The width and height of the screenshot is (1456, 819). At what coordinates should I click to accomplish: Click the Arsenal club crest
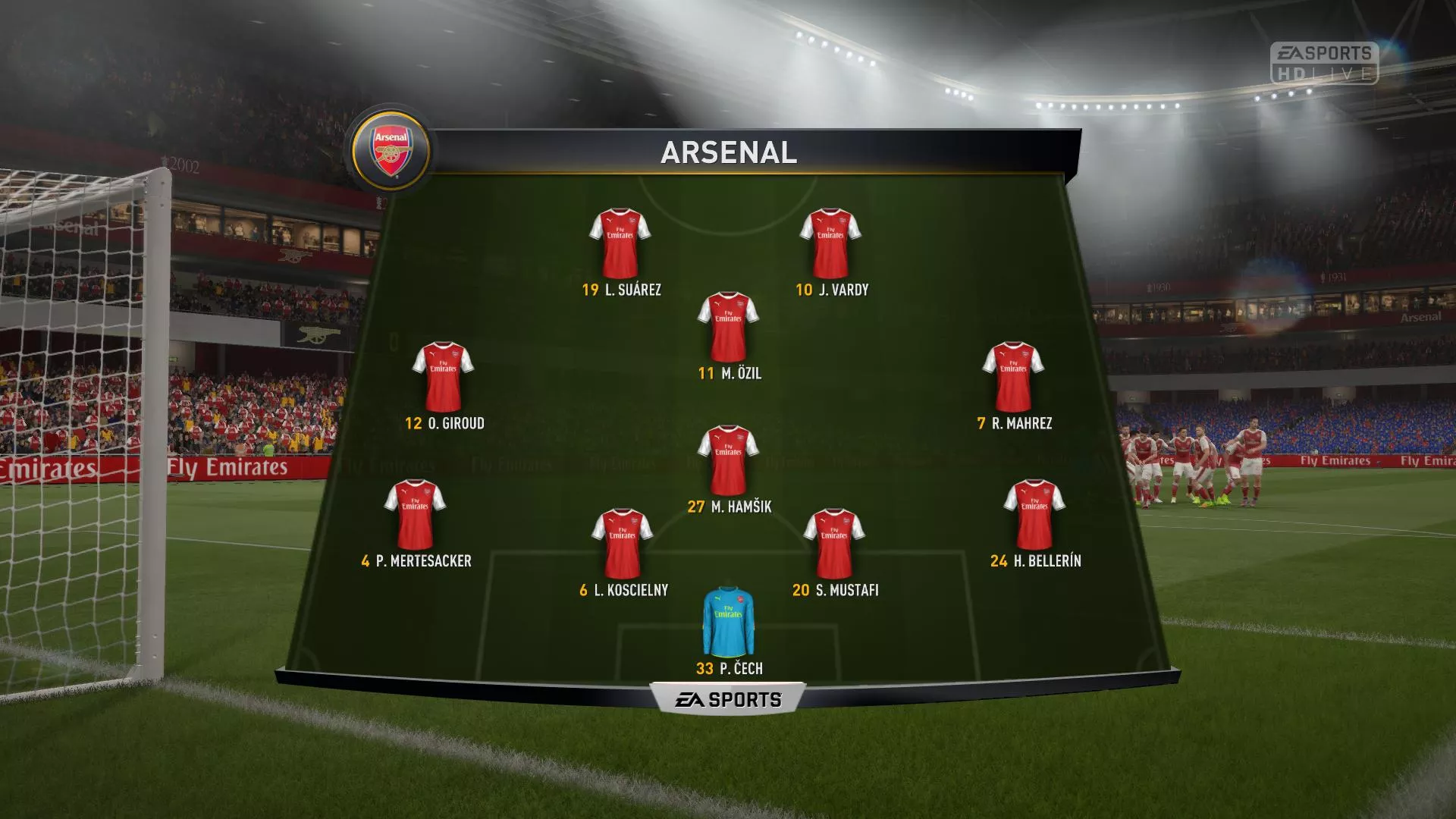391,149
